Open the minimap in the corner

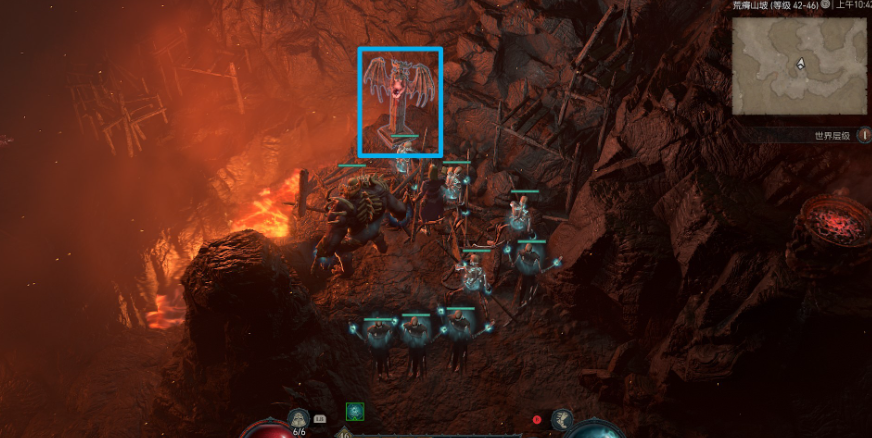pos(799,65)
